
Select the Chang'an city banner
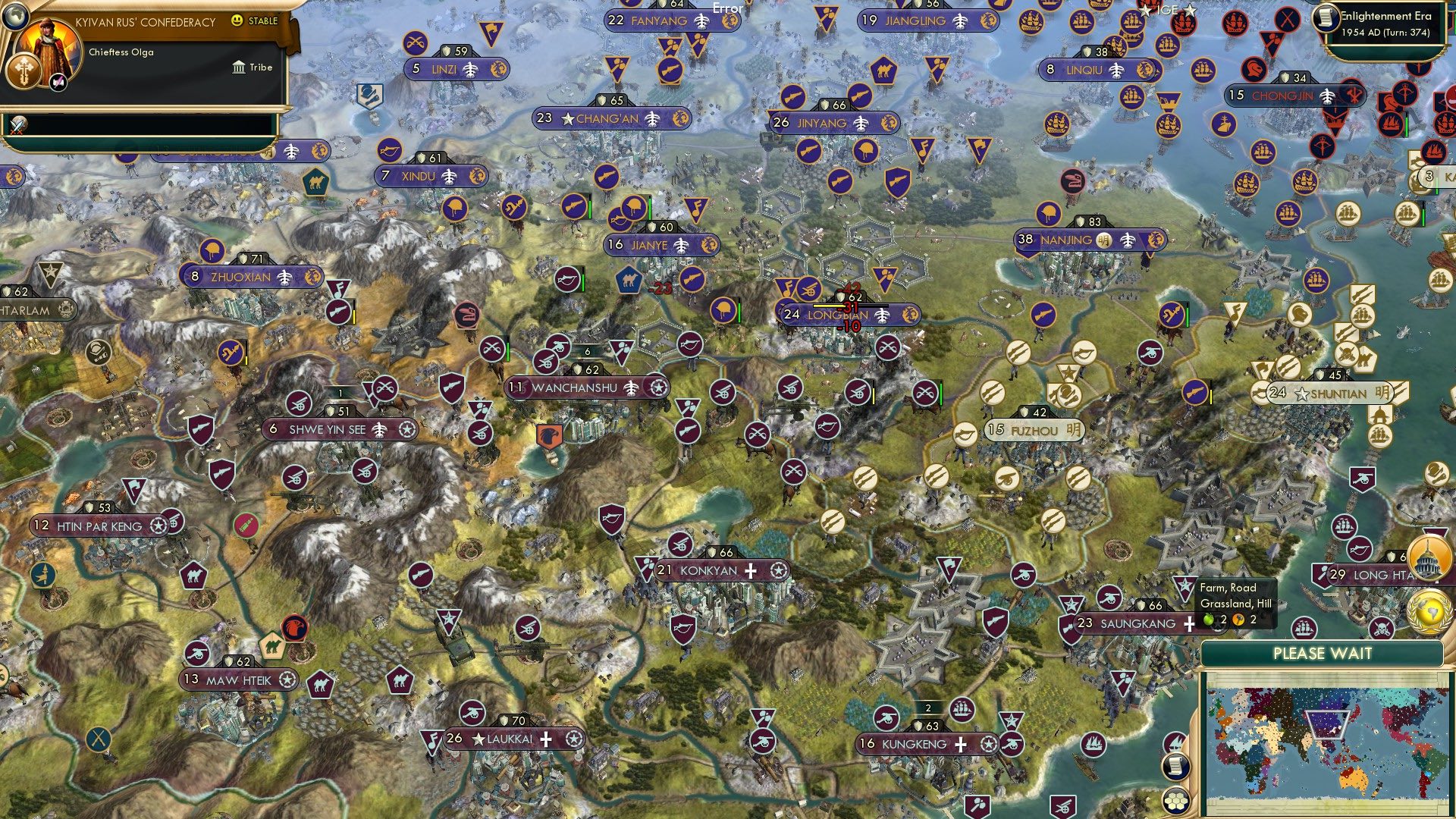click(607, 118)
